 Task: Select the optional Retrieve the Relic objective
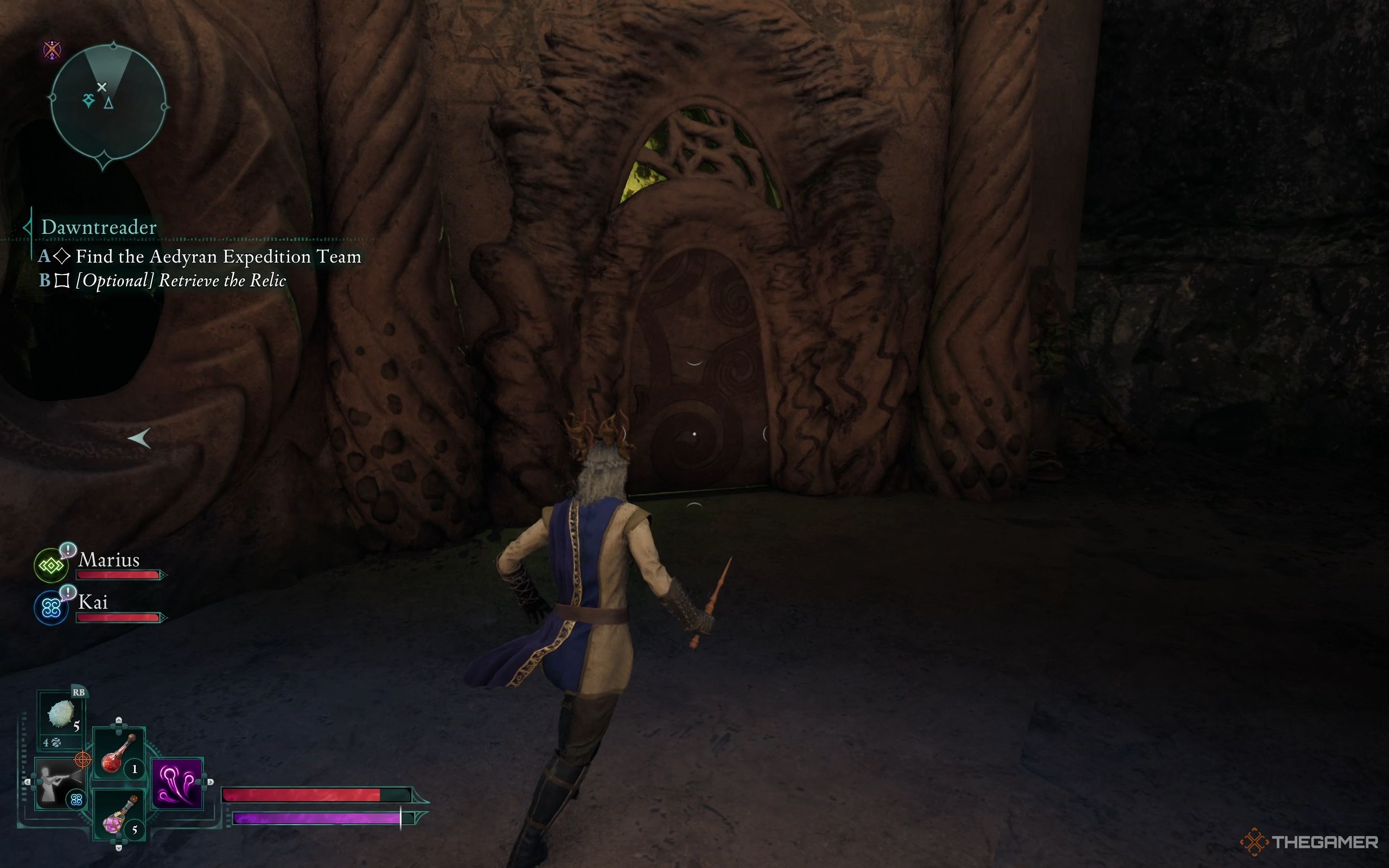click(x=180, y=280)
